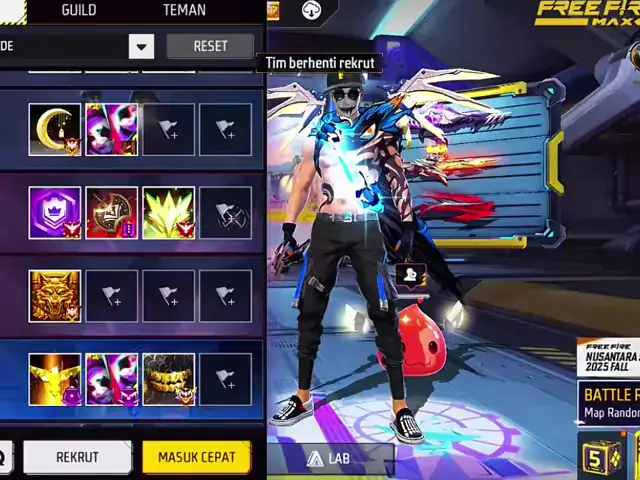The width and height of the screenshot is (640, 480).
Task: Pick the yellow spiky burst avatar
Action: pos(169,213)
